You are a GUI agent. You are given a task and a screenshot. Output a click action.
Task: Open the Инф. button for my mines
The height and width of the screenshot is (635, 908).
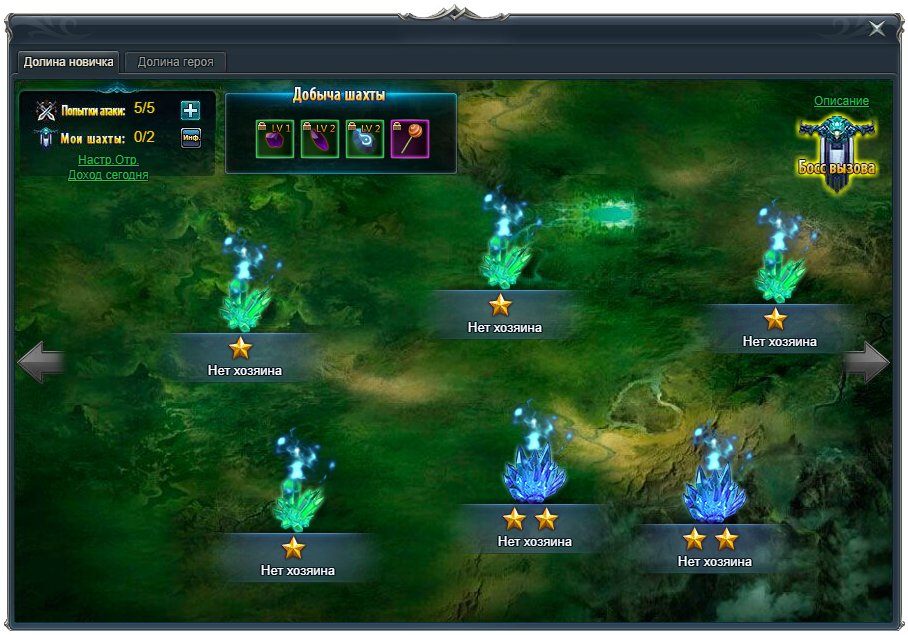tap(190, 138)
